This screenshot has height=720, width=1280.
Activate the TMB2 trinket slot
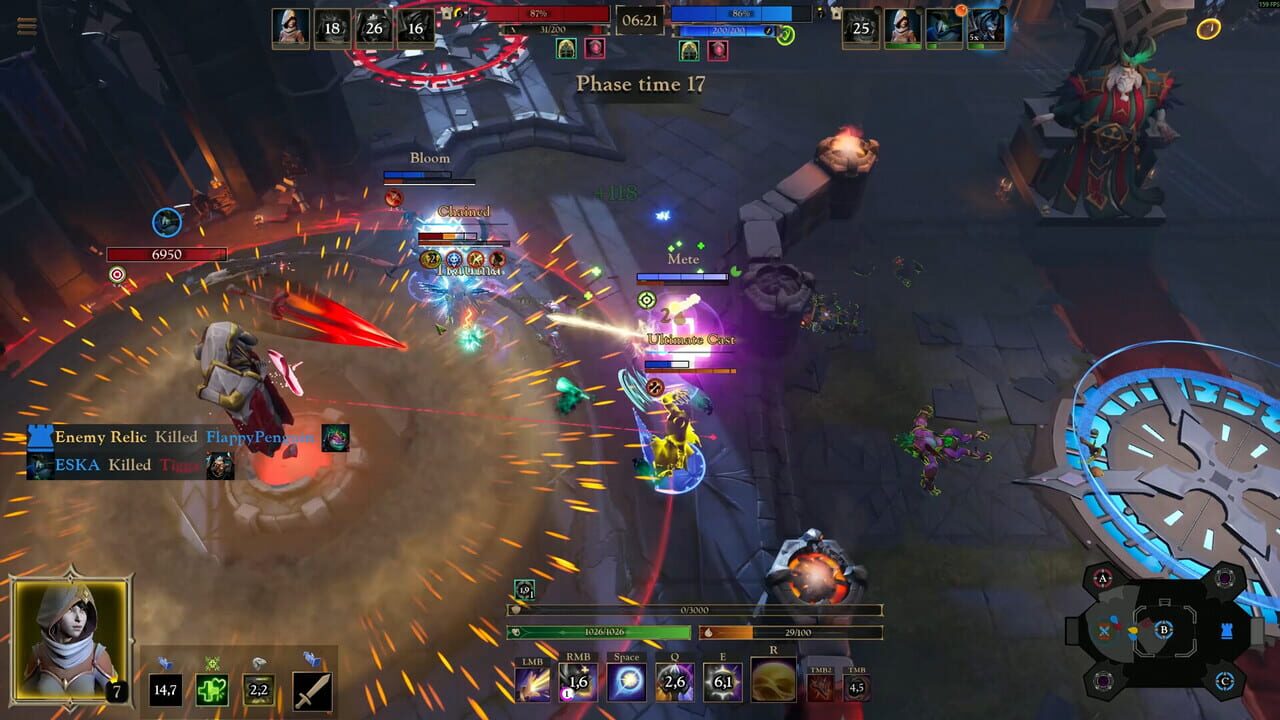pos(822,684)
